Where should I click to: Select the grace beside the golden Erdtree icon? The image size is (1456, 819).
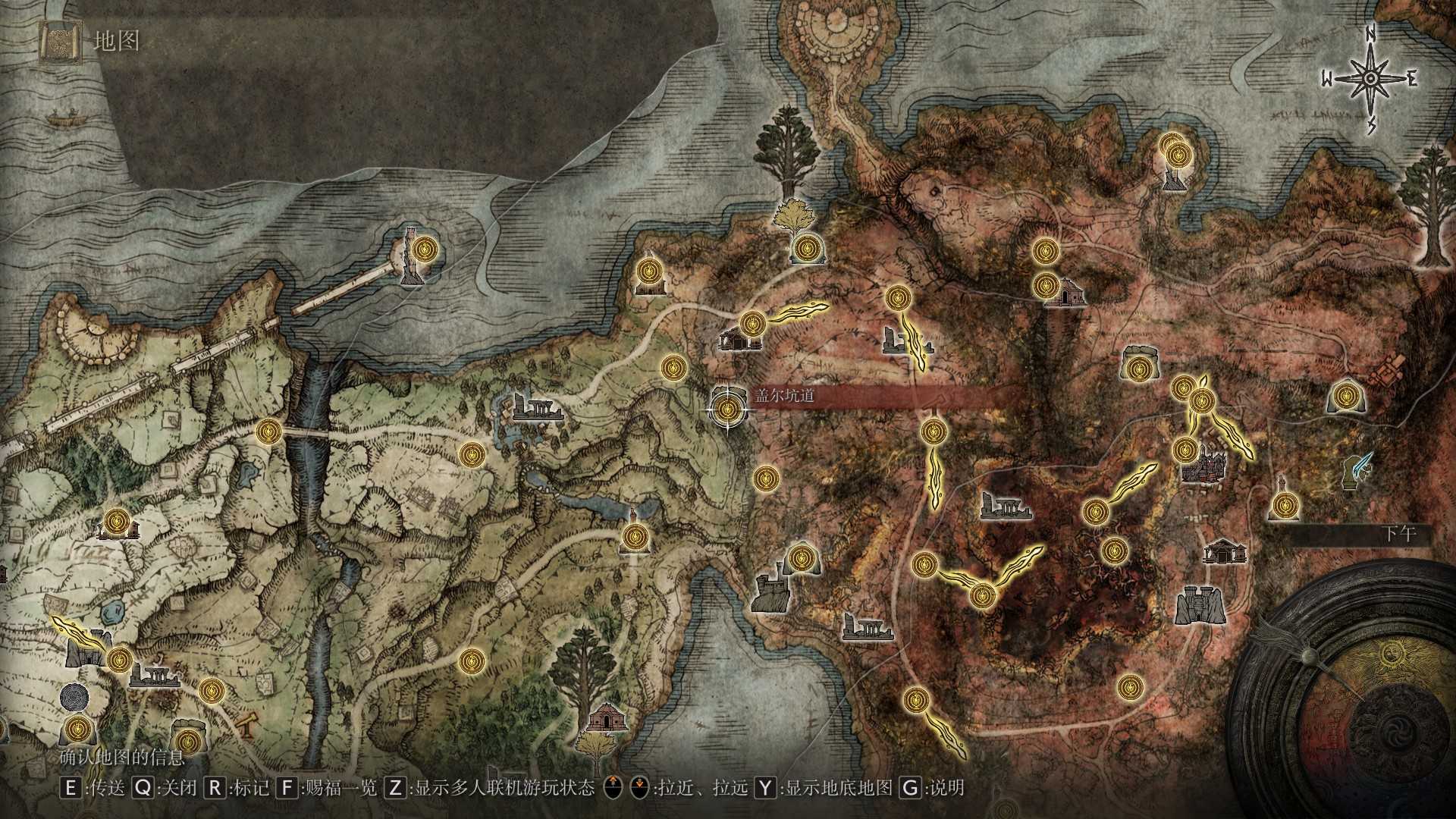tap(806, 247)
